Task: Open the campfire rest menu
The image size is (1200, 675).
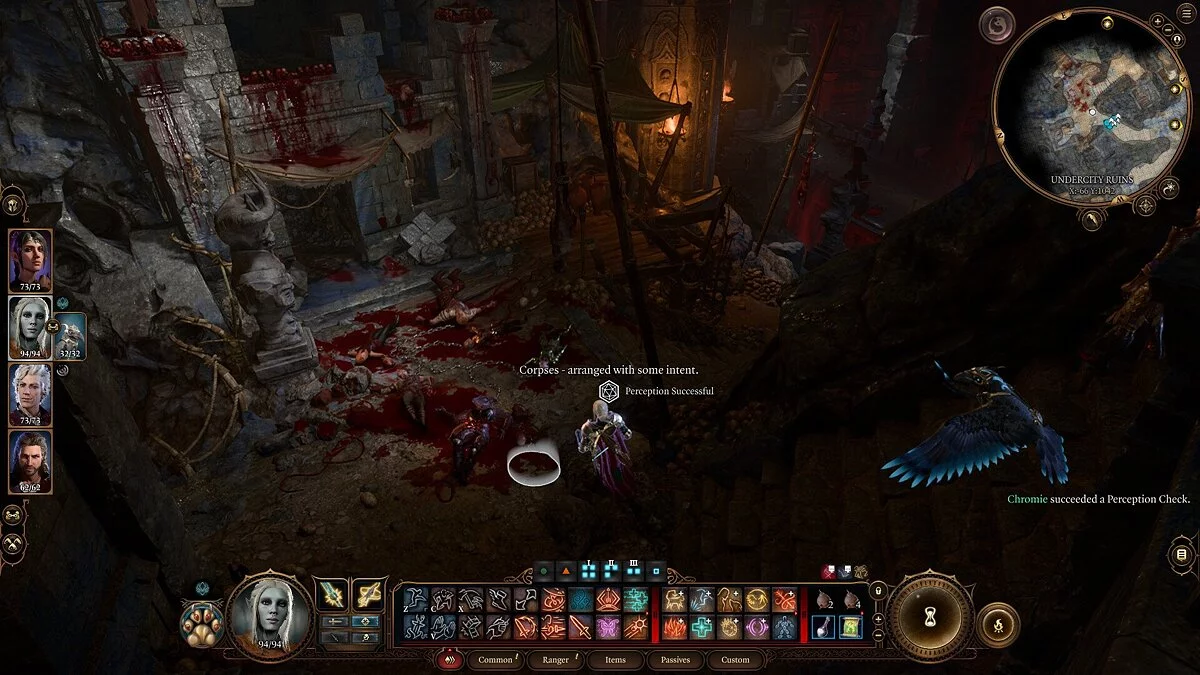Action: click(997, 625)
